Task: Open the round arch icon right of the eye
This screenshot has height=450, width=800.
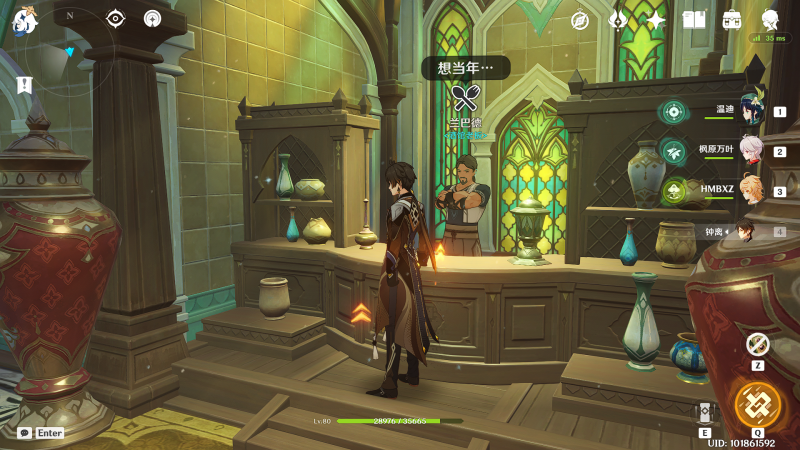Action: [x=152, y=18]
